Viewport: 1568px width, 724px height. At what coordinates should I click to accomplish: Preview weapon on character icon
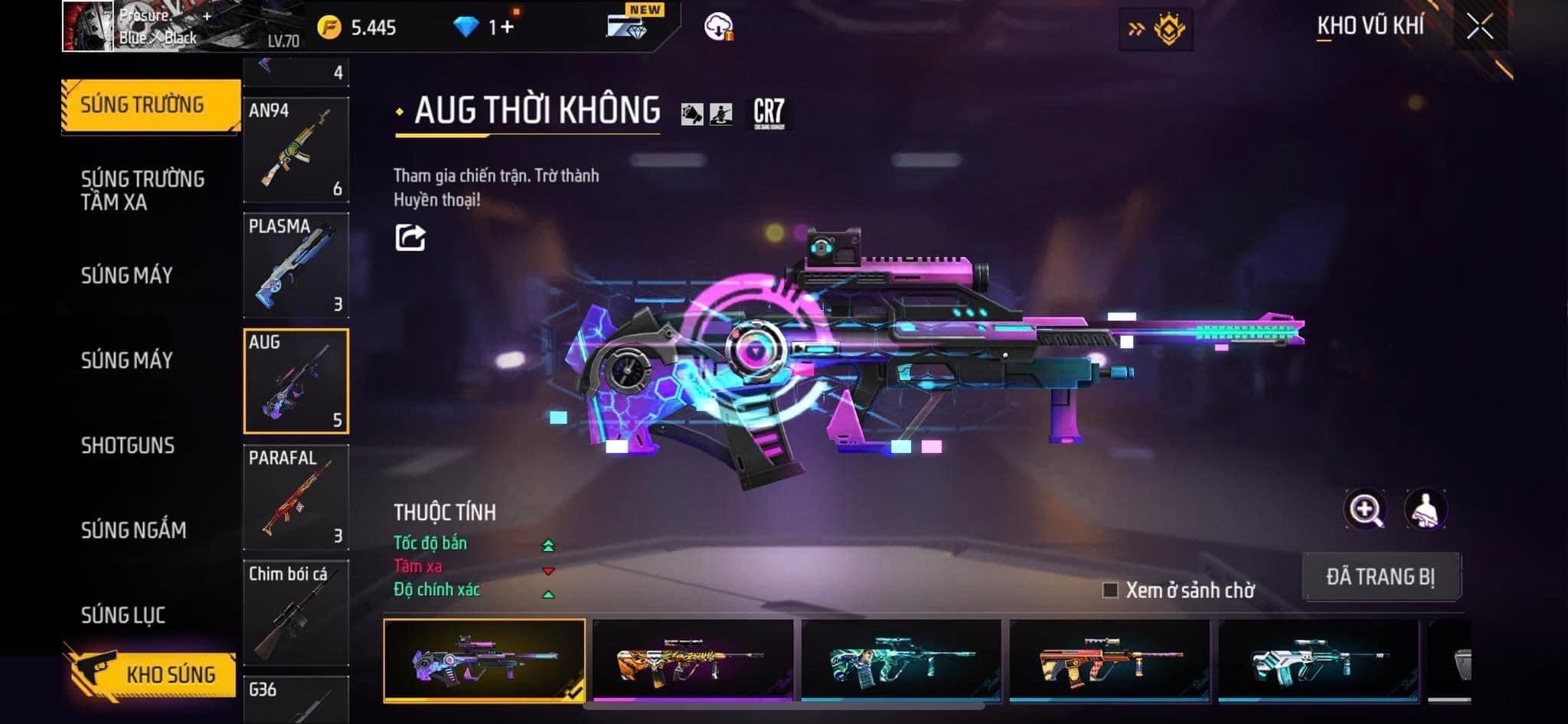(x=1425, y=510)
